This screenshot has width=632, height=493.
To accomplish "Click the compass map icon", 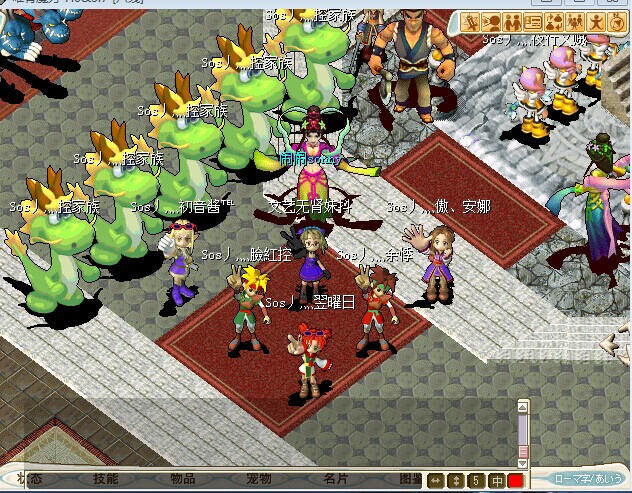I will [x=616, y=22].
